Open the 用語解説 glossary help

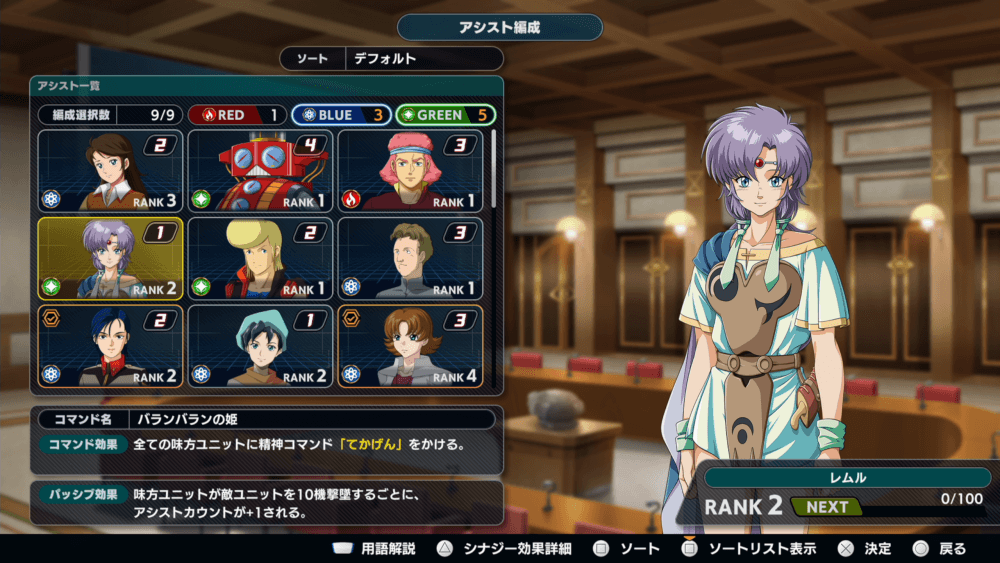tap(376, 549)
